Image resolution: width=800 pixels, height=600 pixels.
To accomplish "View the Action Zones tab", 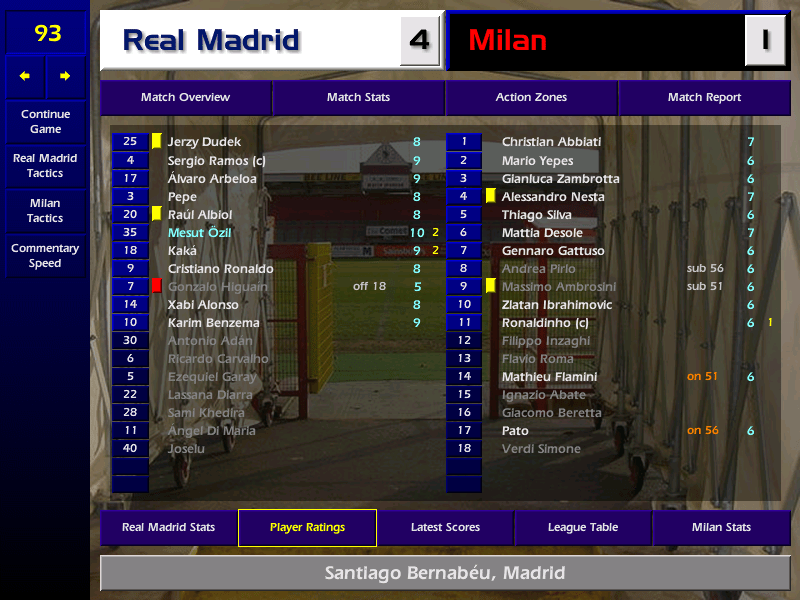I will (531, 98).
